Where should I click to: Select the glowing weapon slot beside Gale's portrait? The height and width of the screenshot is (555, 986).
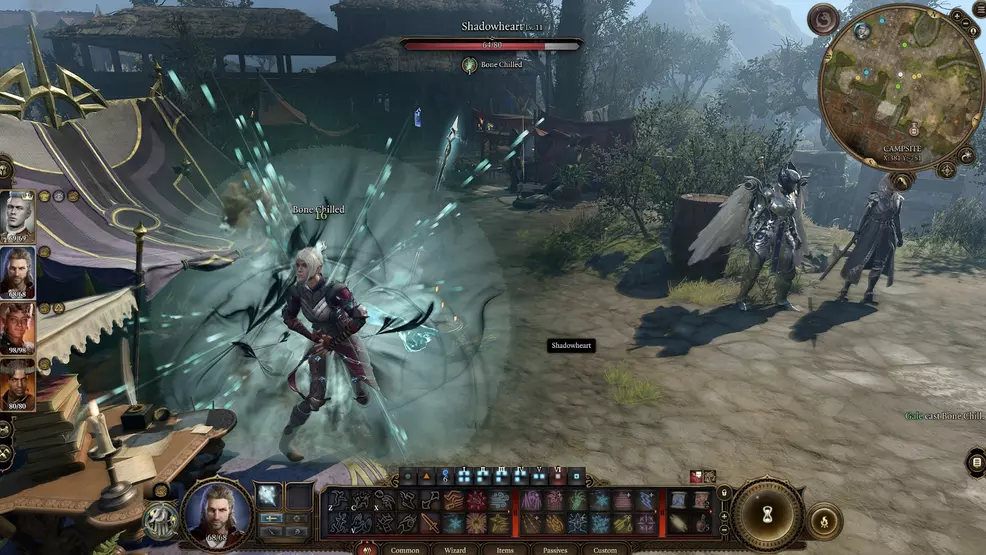tap(270, 495)
